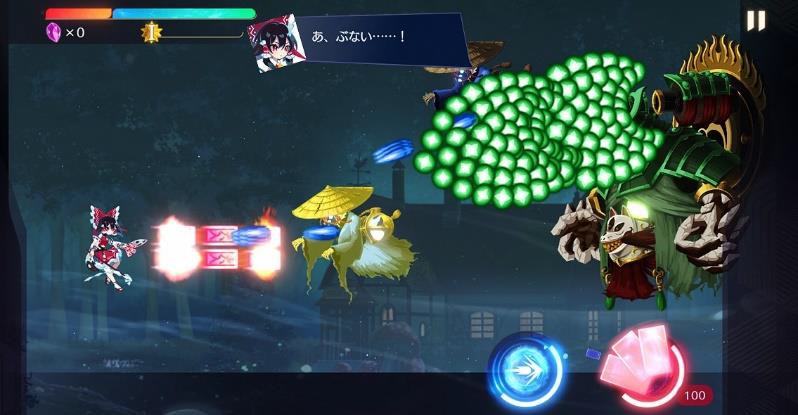Pause the game

[x=756, y=21]
